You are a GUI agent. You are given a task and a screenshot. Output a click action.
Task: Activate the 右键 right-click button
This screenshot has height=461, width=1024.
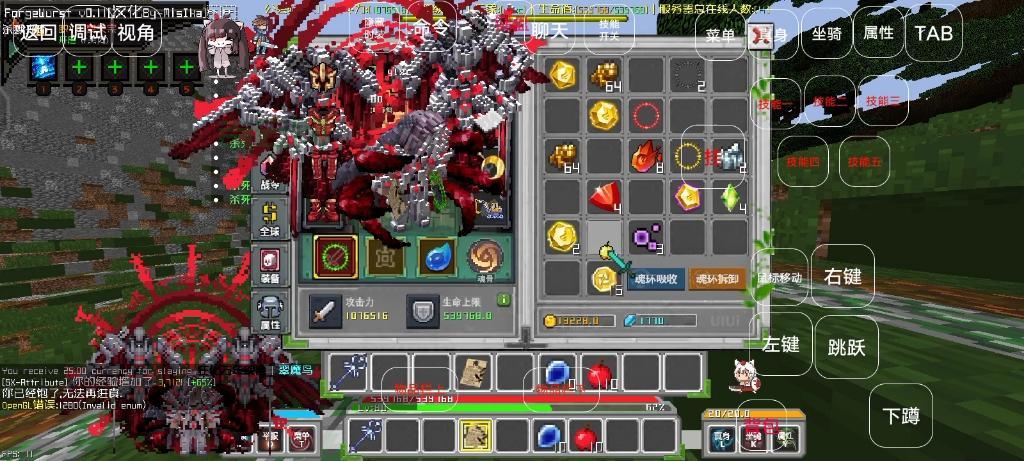pyautogui.click(x=843, y=276)
